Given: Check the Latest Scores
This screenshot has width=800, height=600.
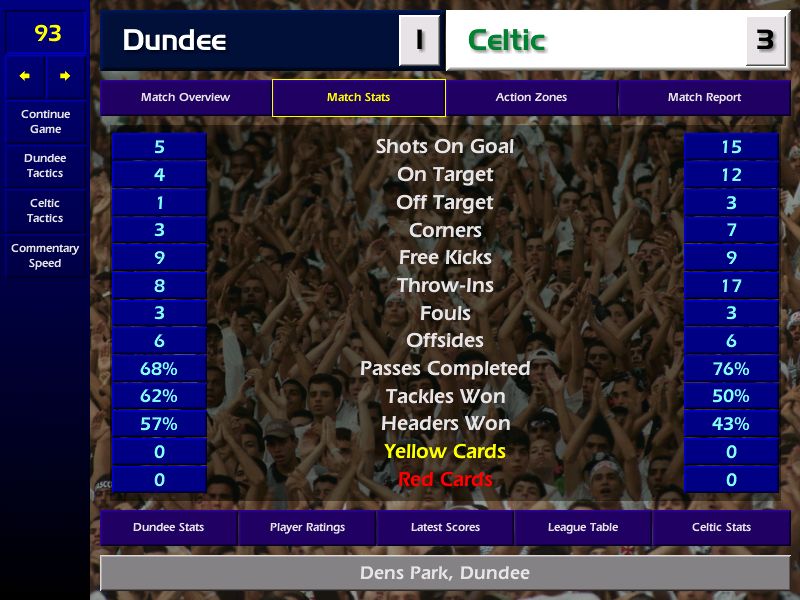Looking at the screenshot, I should [445, 527].
